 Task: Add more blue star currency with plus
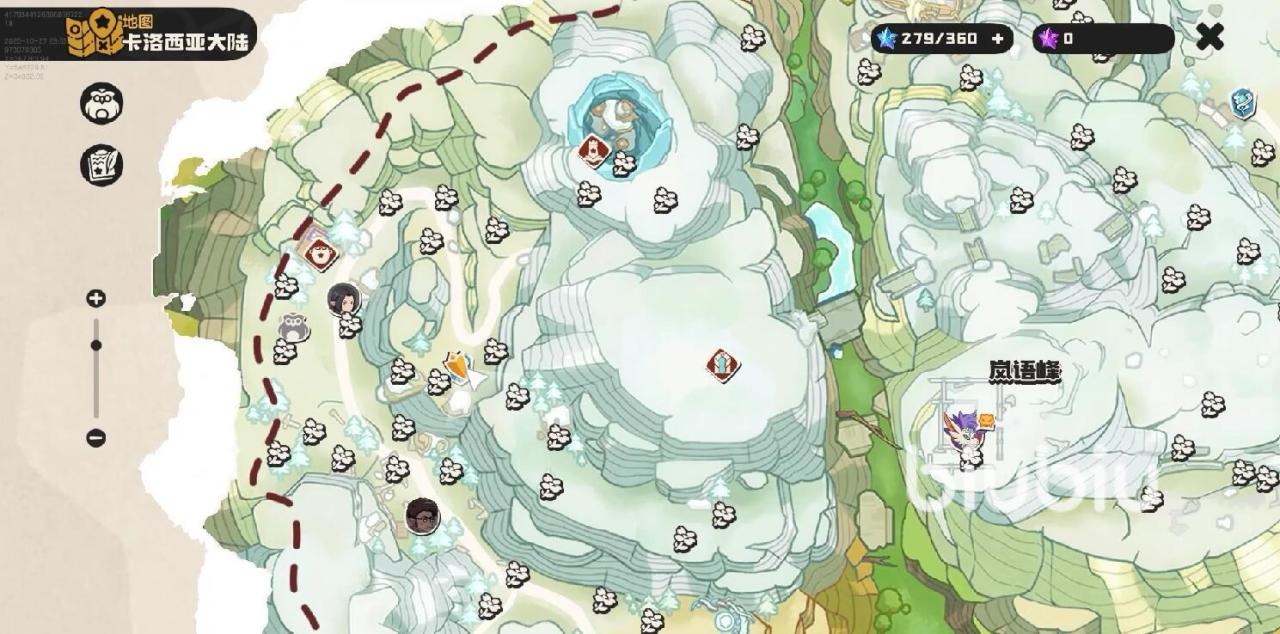(x=997, y=39)
